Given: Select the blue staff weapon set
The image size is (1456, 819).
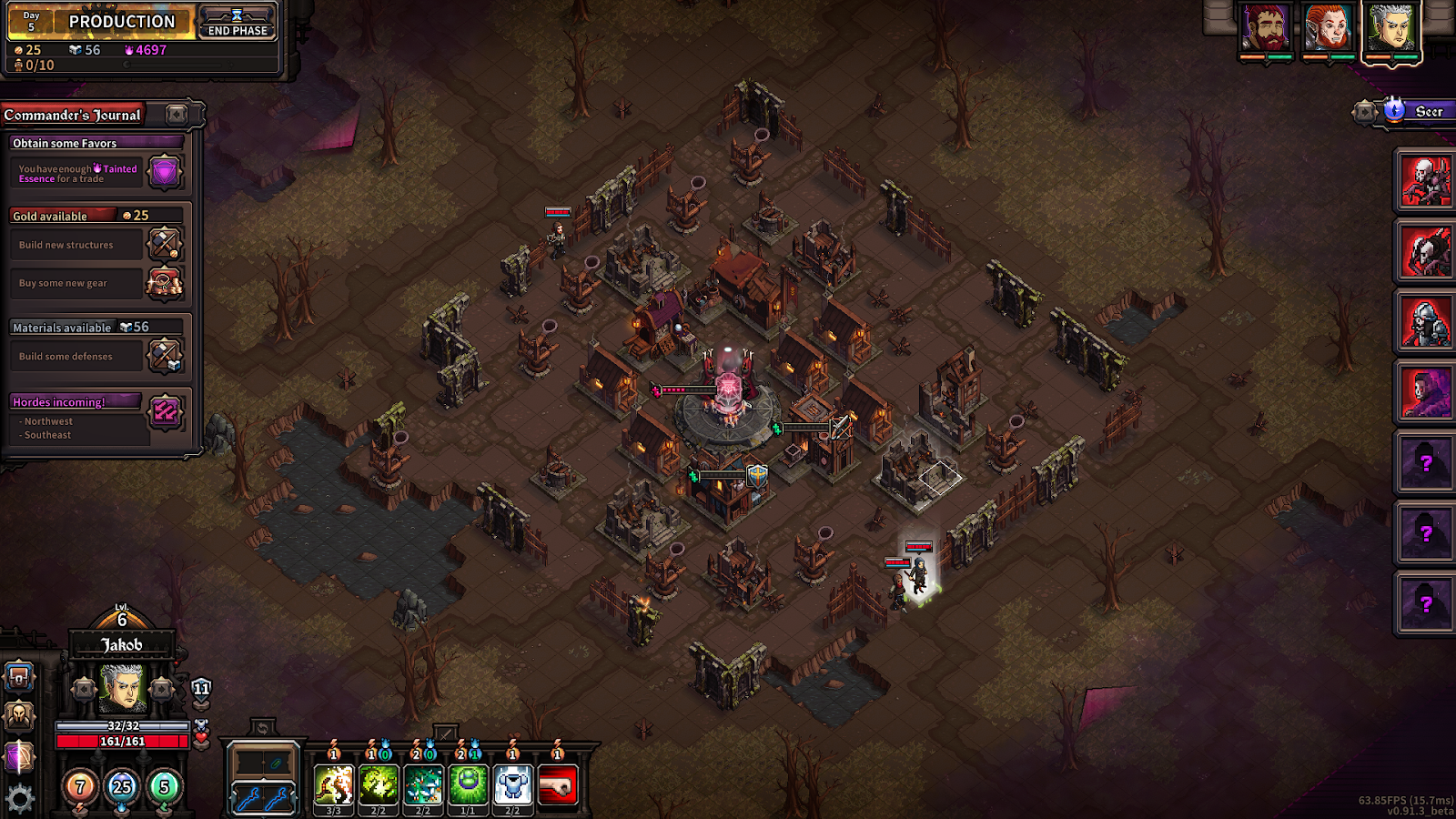Looking at the screenshot, I should click(x=262, y=798).
